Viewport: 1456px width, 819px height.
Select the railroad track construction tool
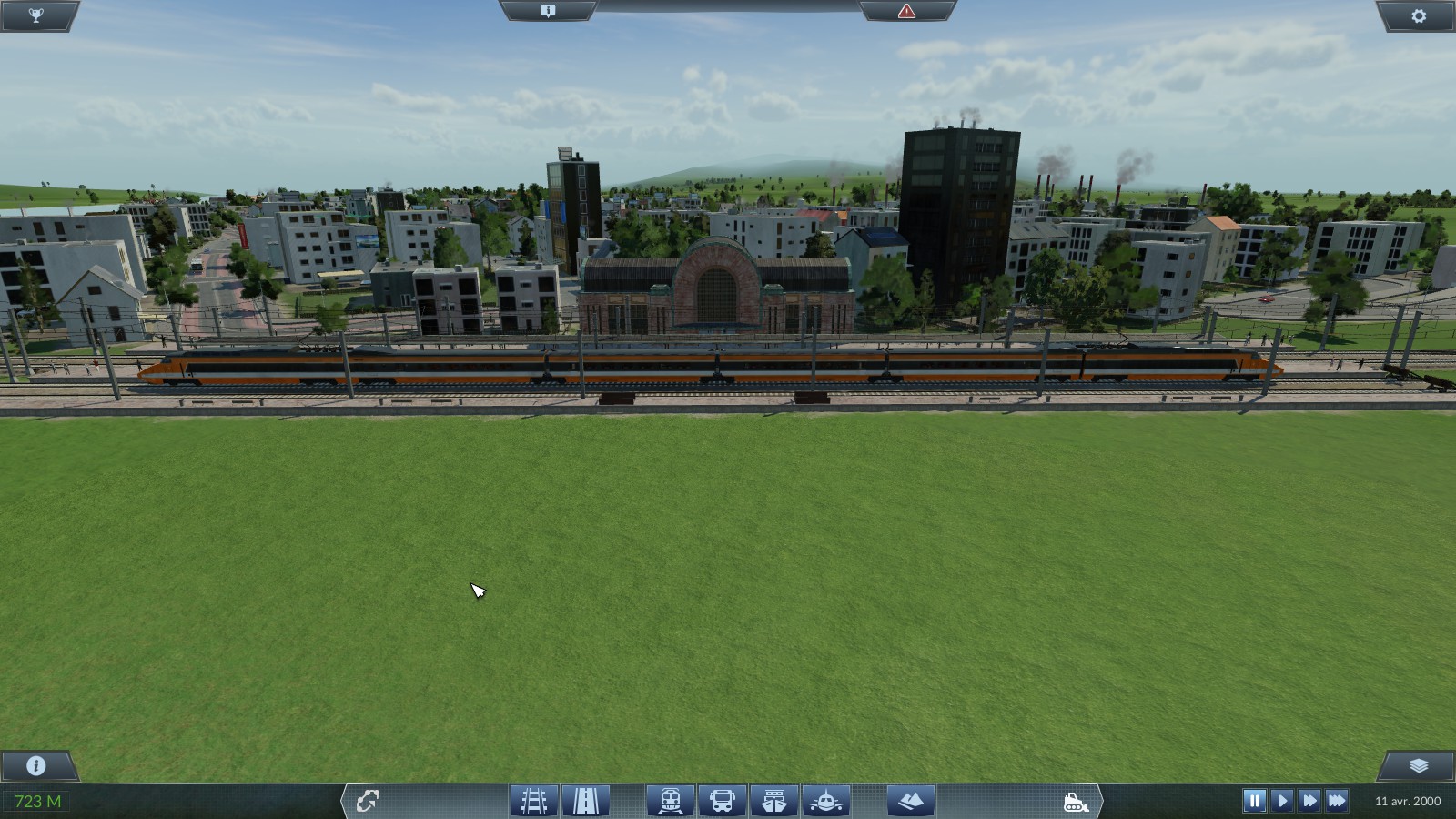tap(534, 801)
